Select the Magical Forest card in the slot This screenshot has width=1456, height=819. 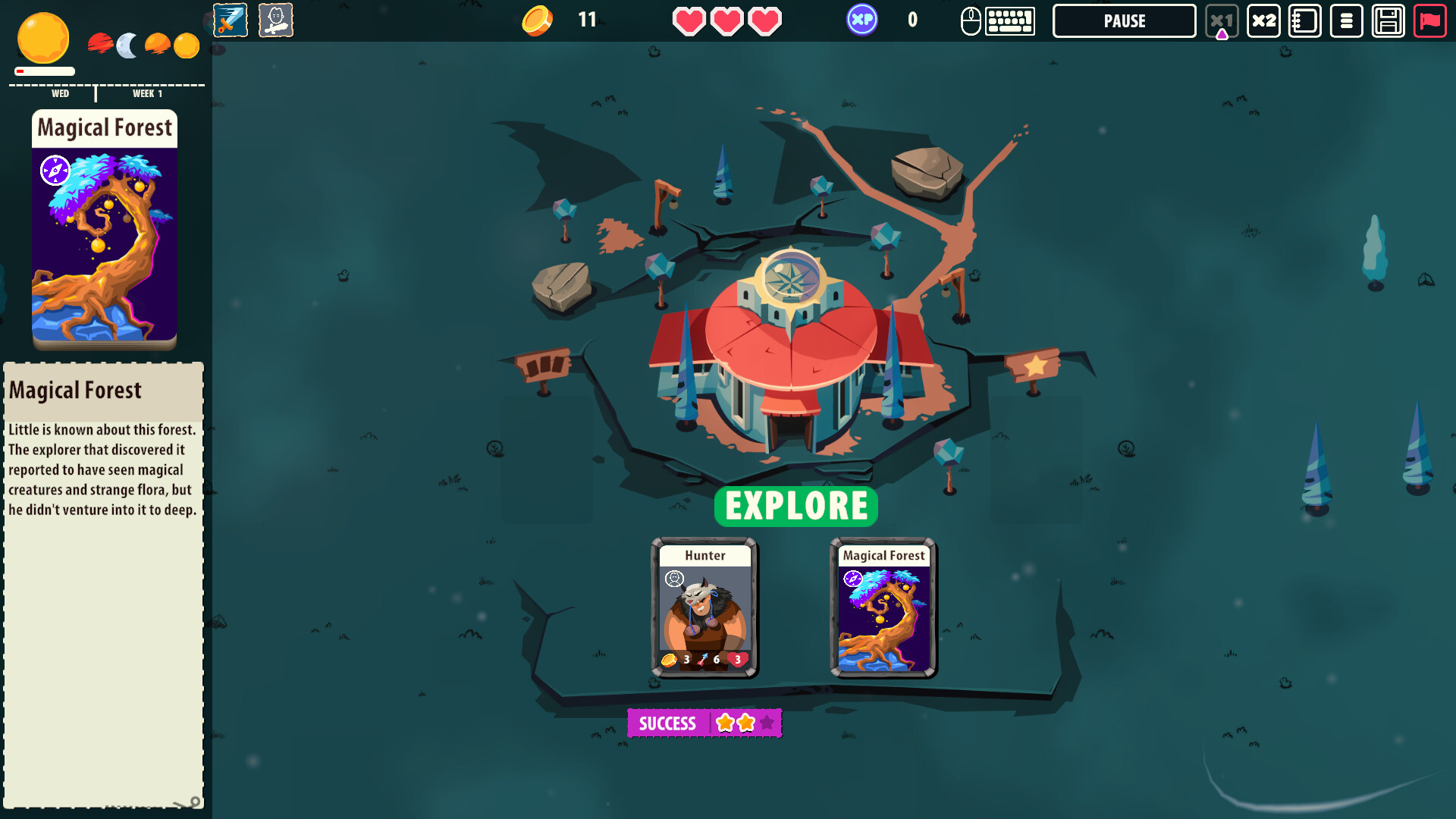click(883, 607)
